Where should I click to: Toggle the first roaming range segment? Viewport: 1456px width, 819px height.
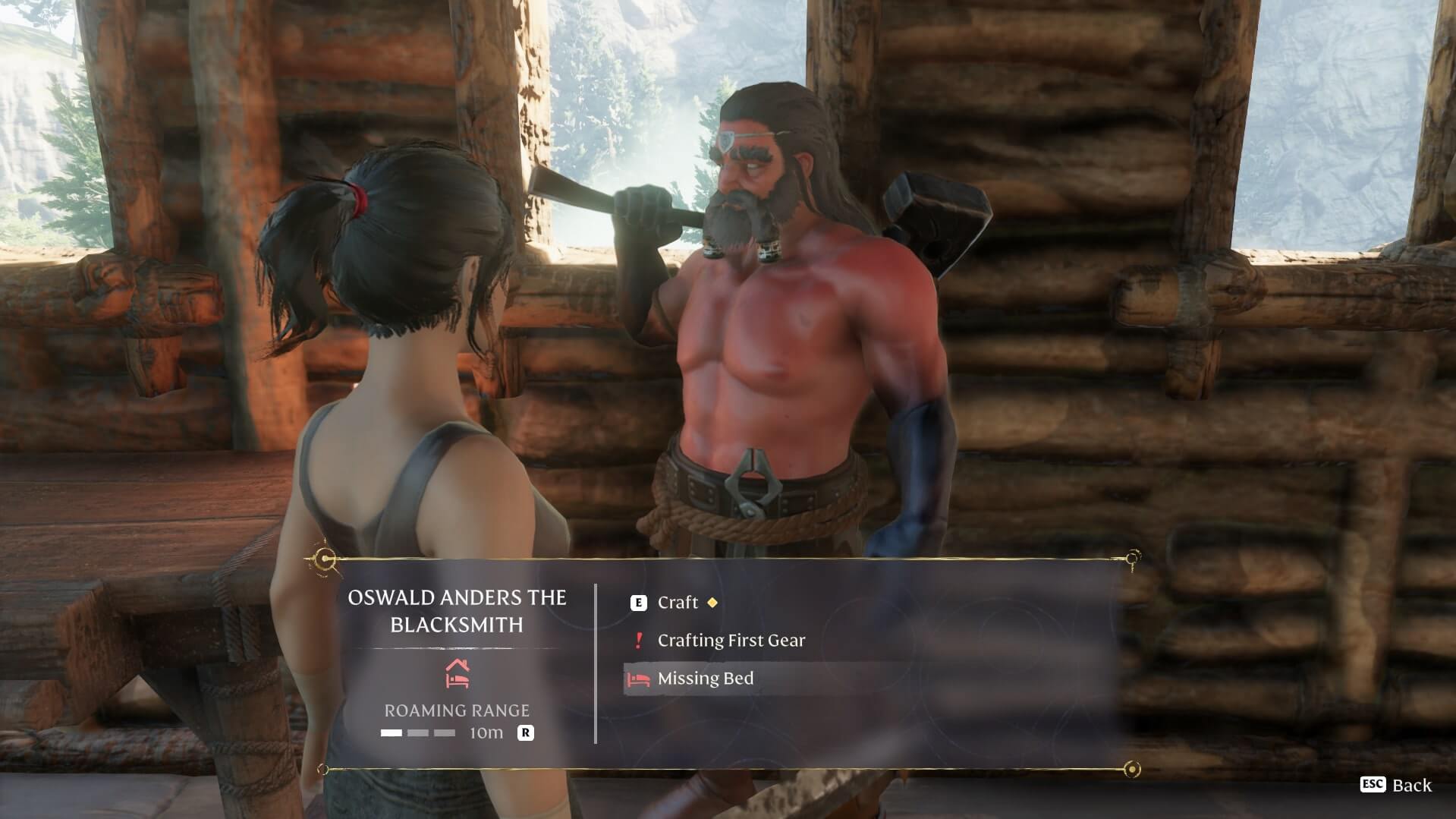coord(392,733)
